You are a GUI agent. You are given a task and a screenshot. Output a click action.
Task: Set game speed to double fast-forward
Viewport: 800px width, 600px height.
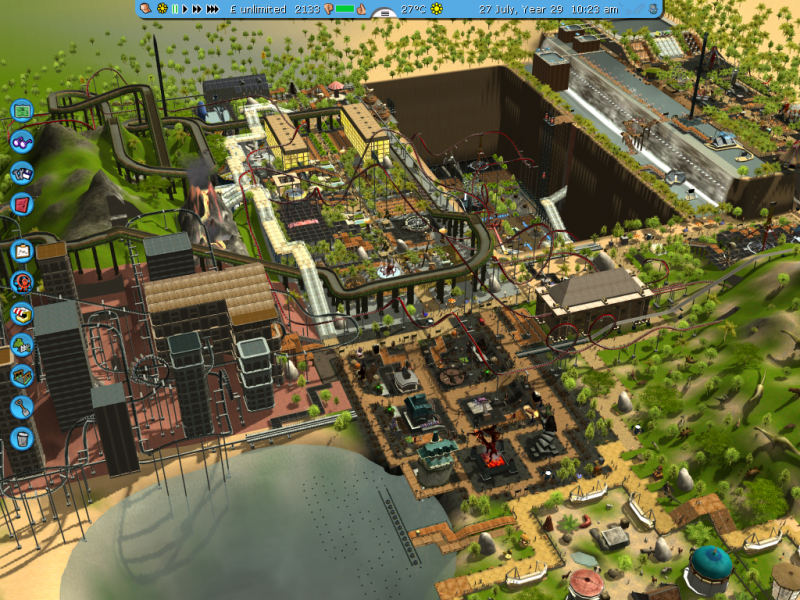click(197, 9)
